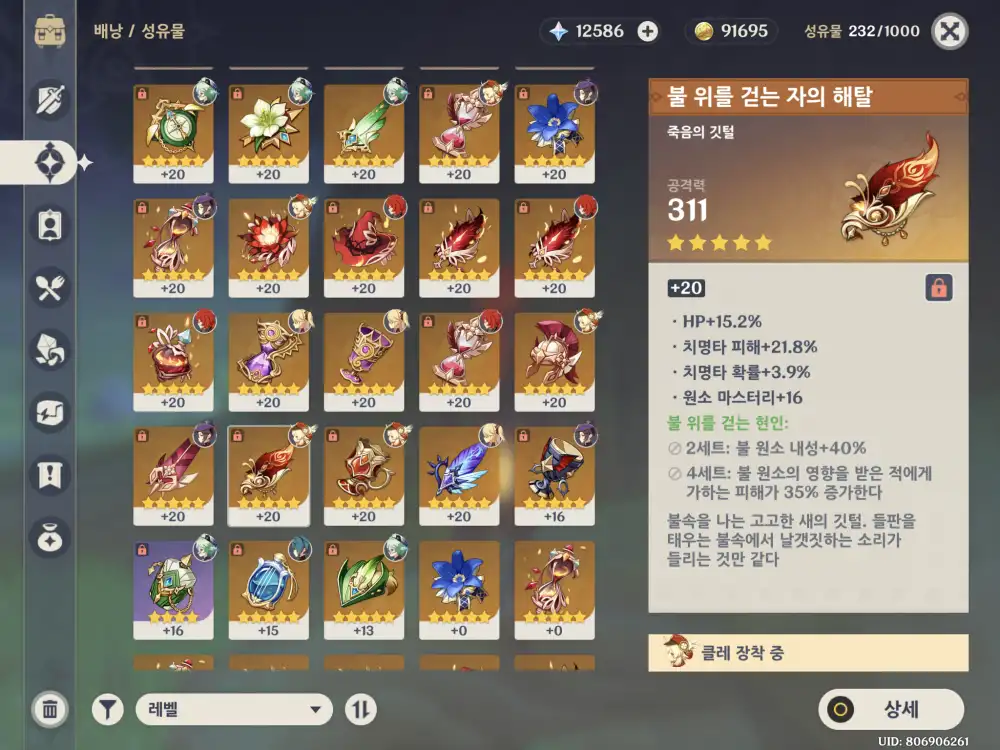Switch to the Quest items tab

[x=50, y=473]
